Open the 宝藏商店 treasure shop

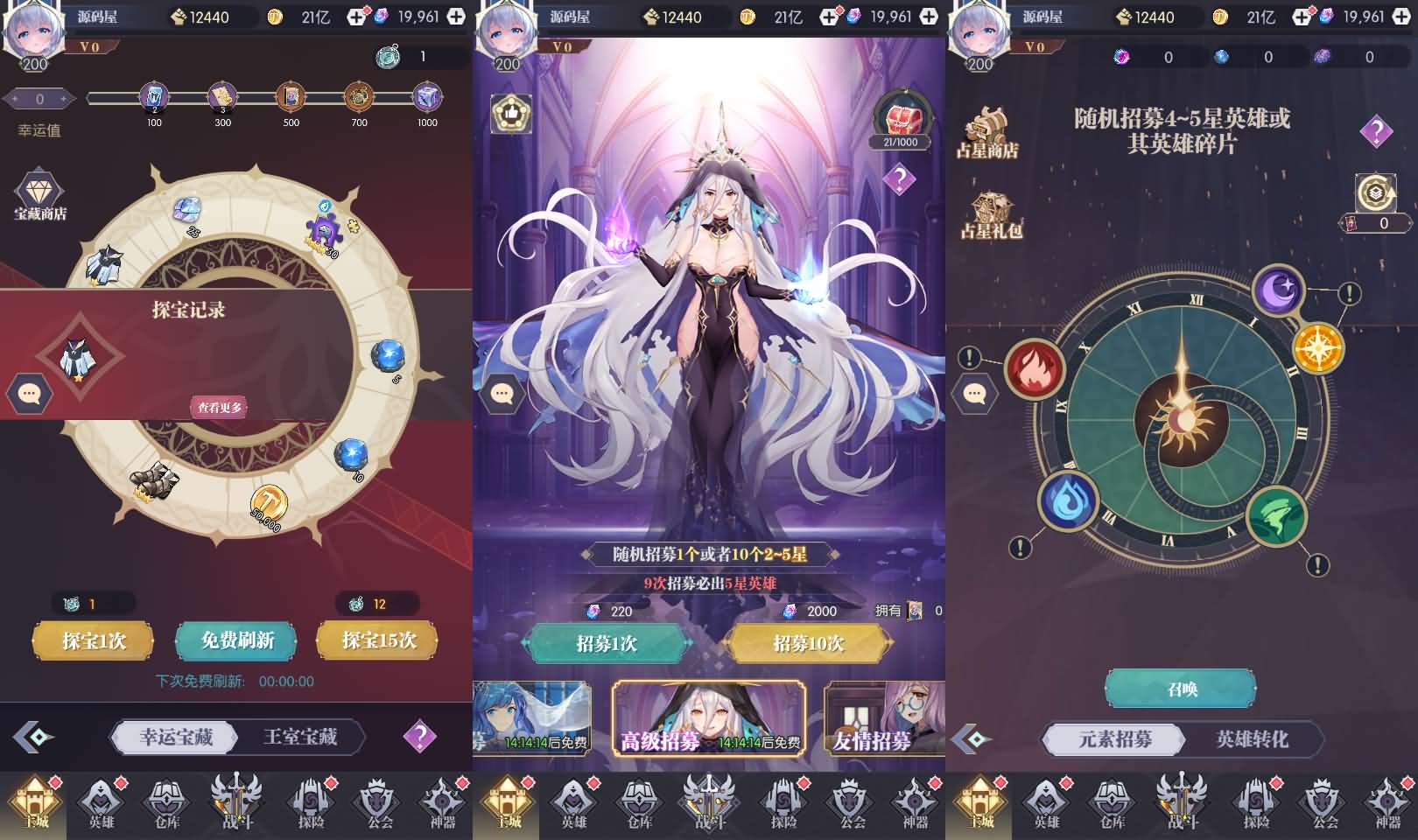tap(38, 194)
